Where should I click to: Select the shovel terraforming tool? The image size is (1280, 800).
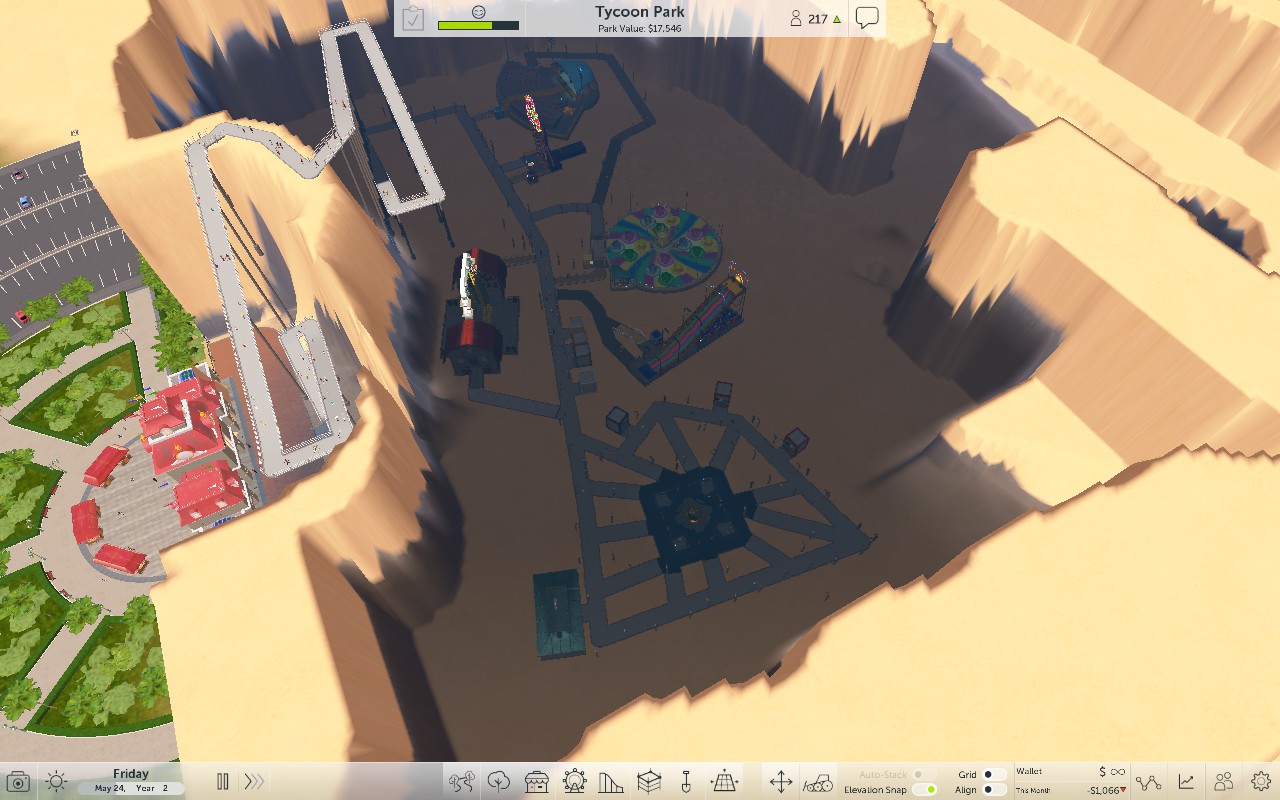coord(686,782)
